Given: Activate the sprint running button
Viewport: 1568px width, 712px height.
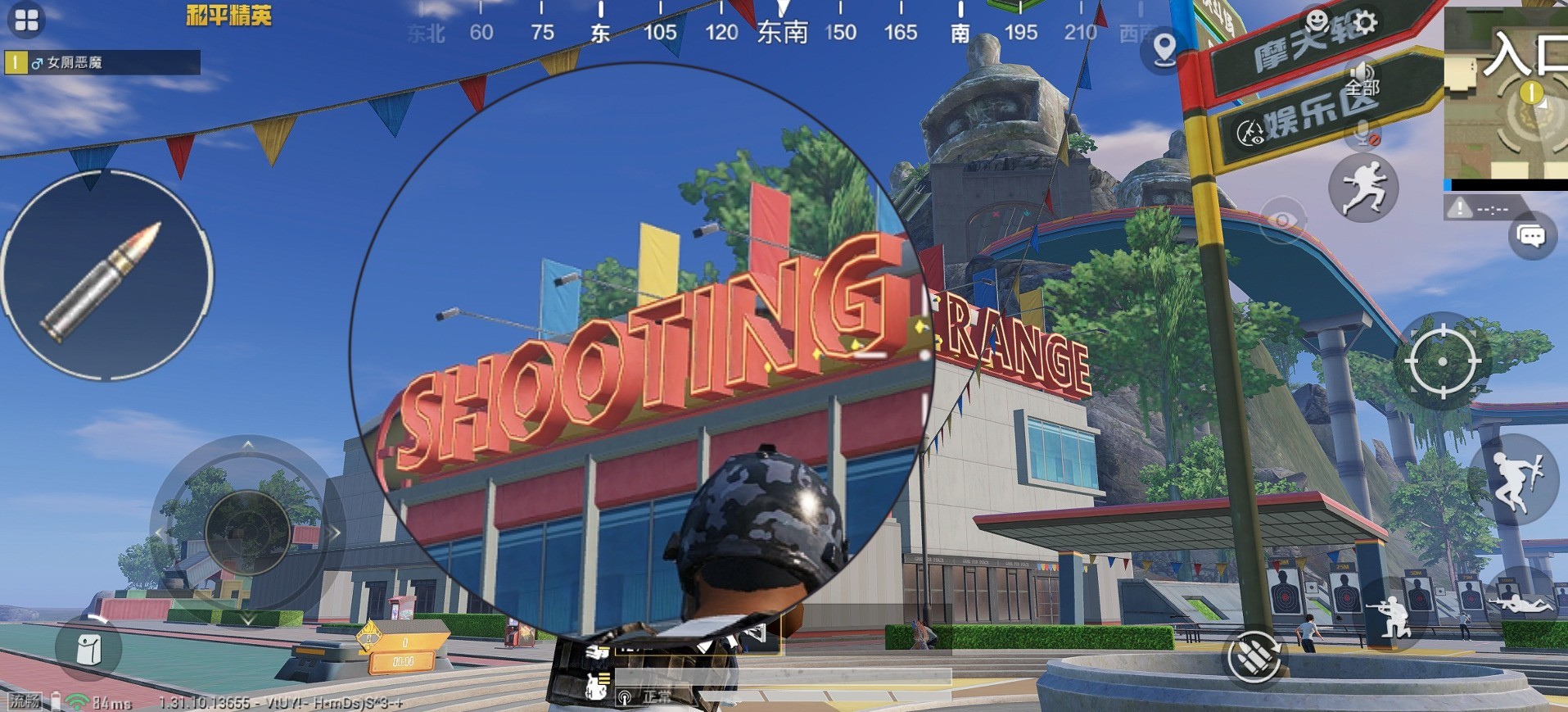Looking at the screenshot, I should point(1363,188).
